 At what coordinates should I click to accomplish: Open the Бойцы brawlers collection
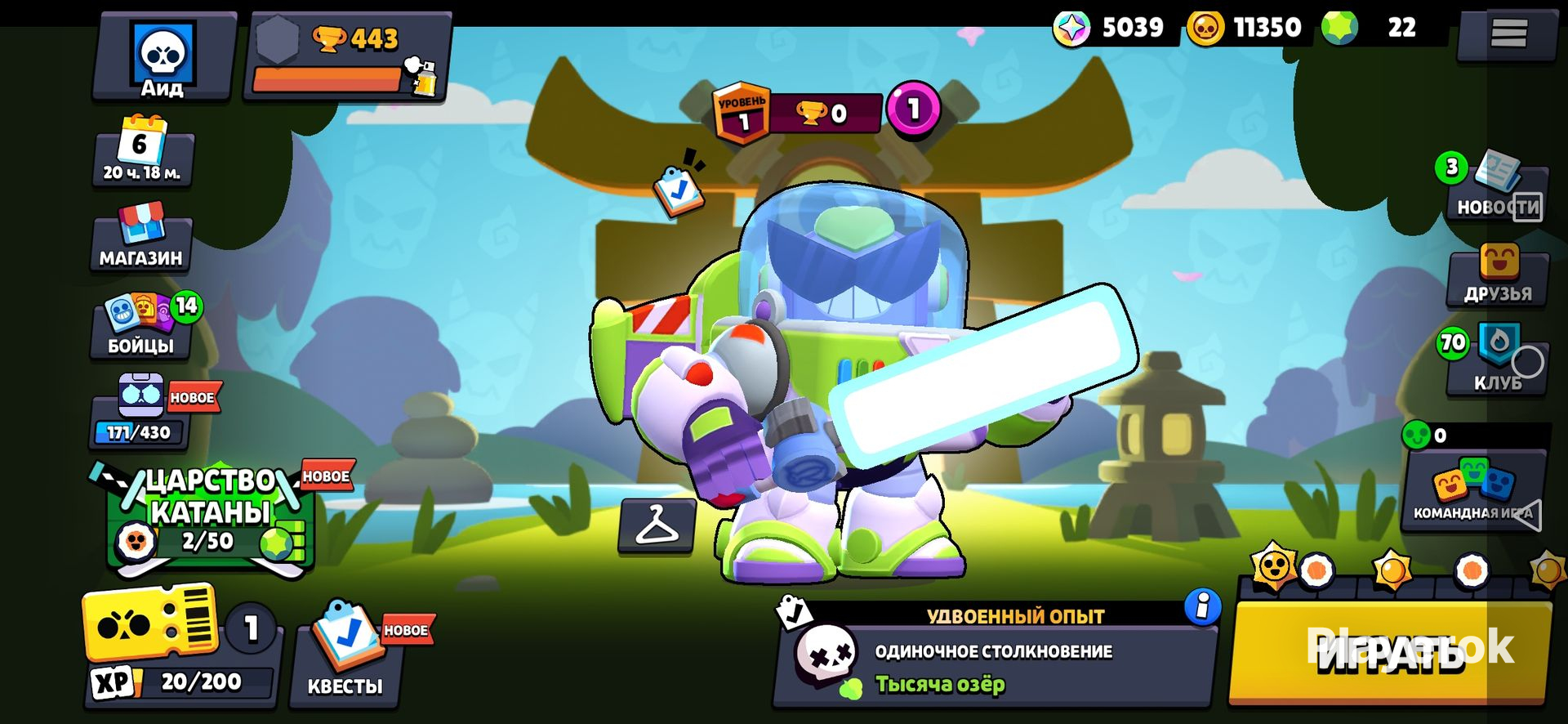(143, 327)
